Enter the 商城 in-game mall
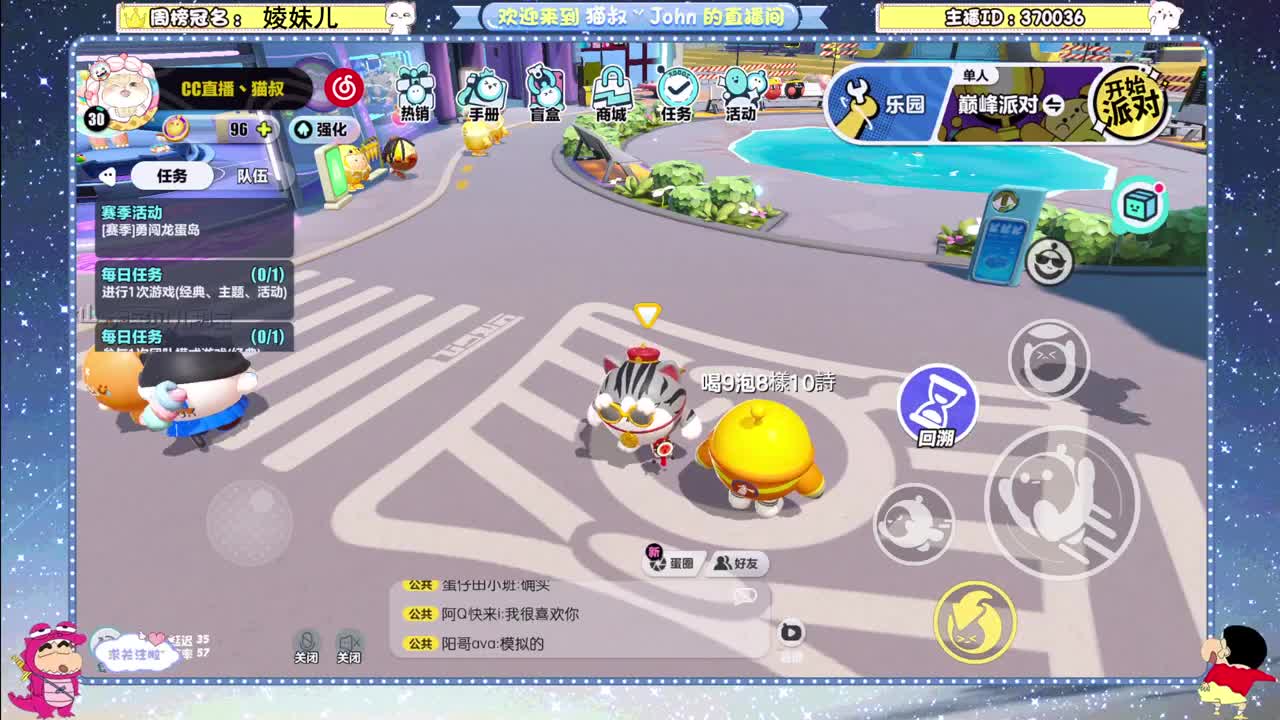The height and width of the screenshot is (720, 1280). point(610,92)
